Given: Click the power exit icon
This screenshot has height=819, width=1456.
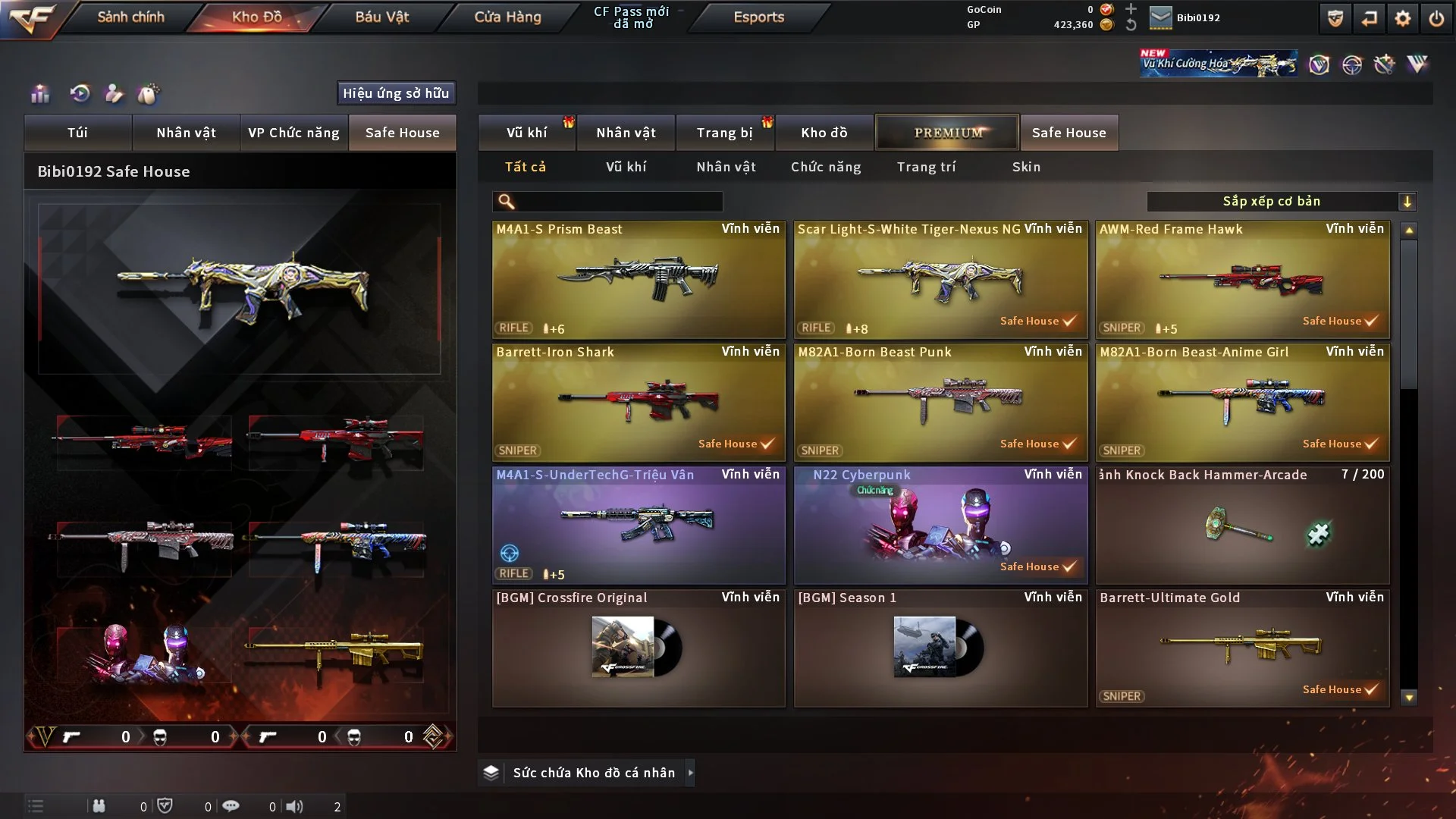Looking at the screenshot, I should pyautogui.click(x=1436, y=18).
